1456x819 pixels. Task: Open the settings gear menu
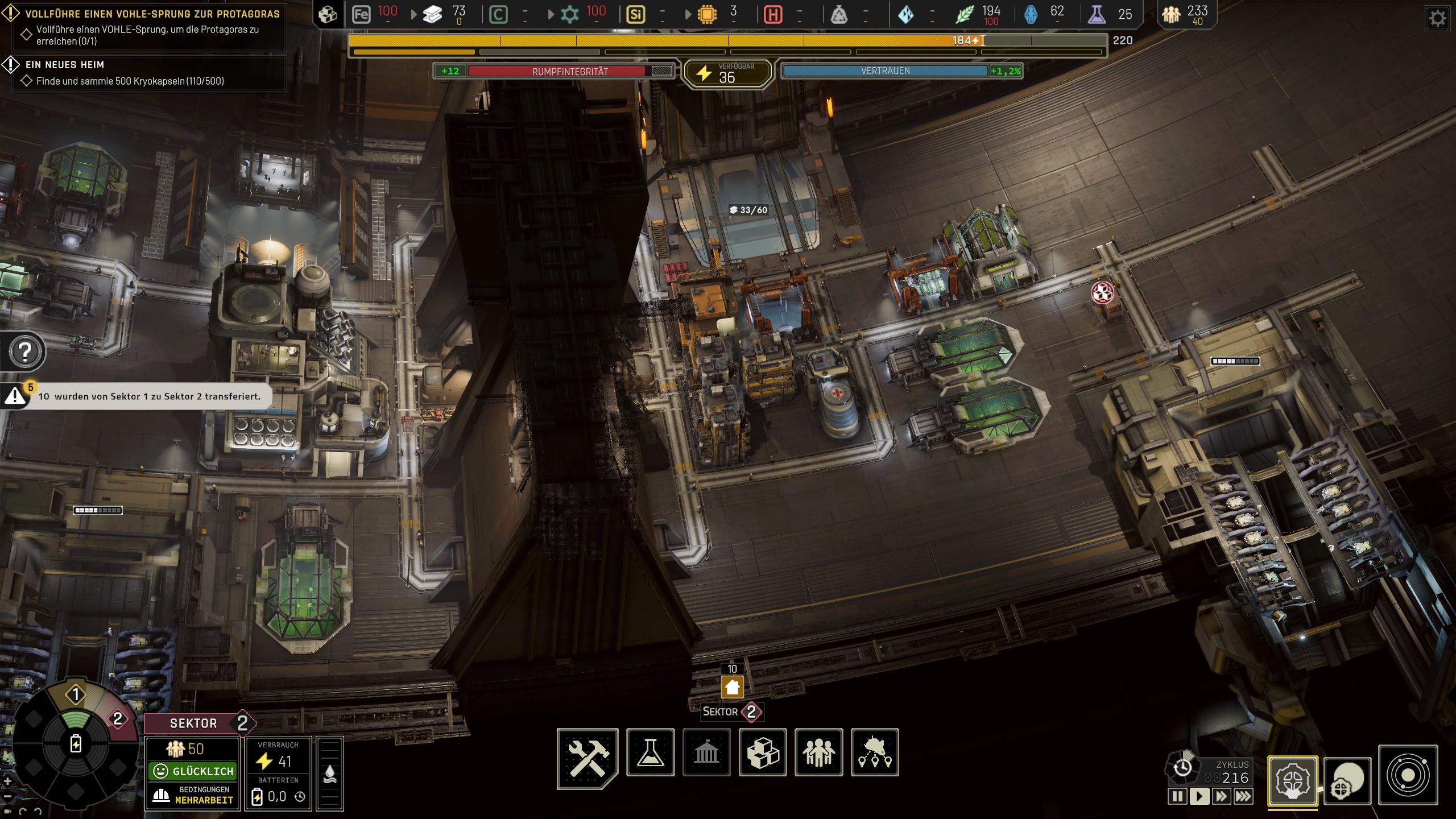[x=1437, y=19]
